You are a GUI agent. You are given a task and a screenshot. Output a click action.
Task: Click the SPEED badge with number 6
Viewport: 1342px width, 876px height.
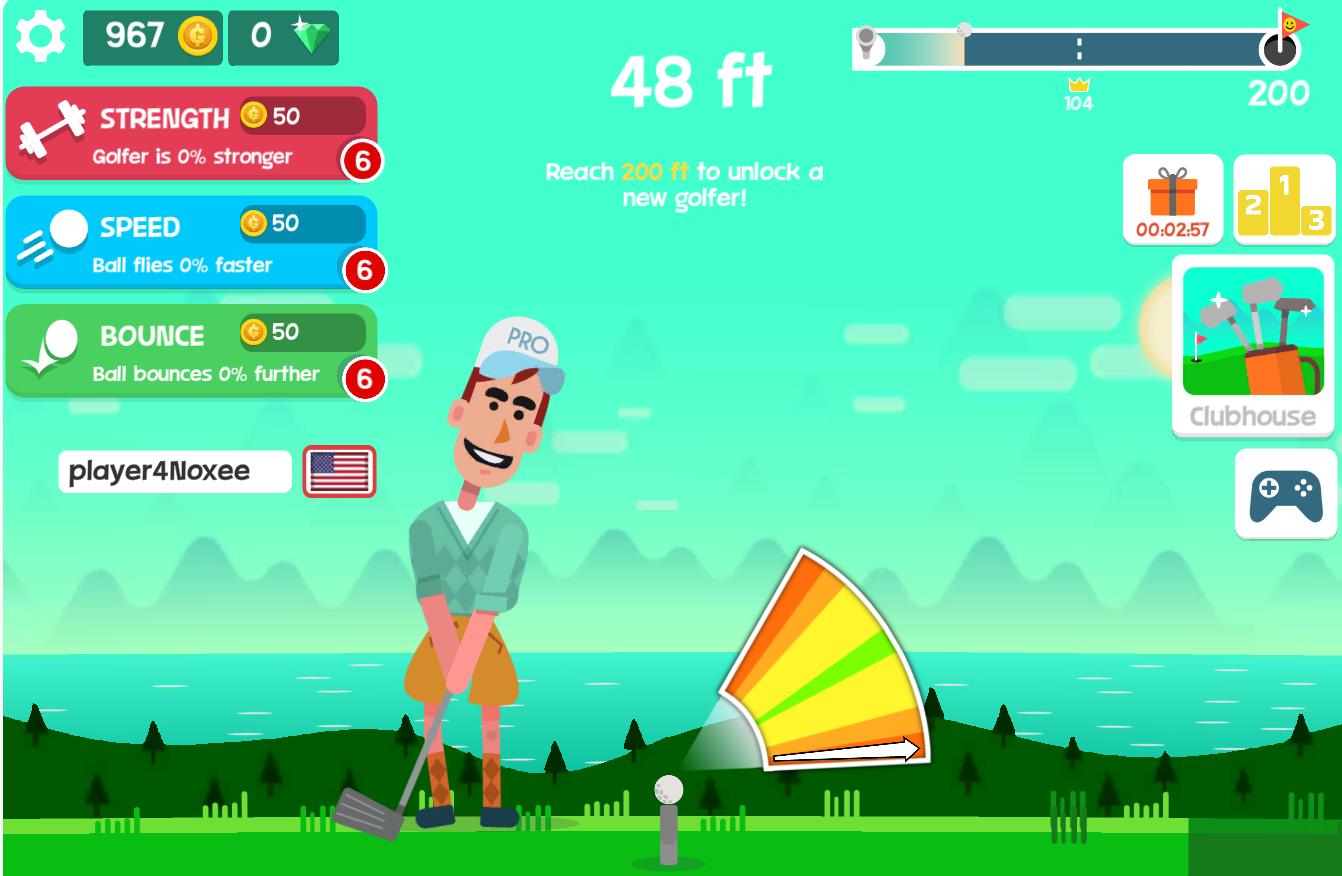click(366, 268)
